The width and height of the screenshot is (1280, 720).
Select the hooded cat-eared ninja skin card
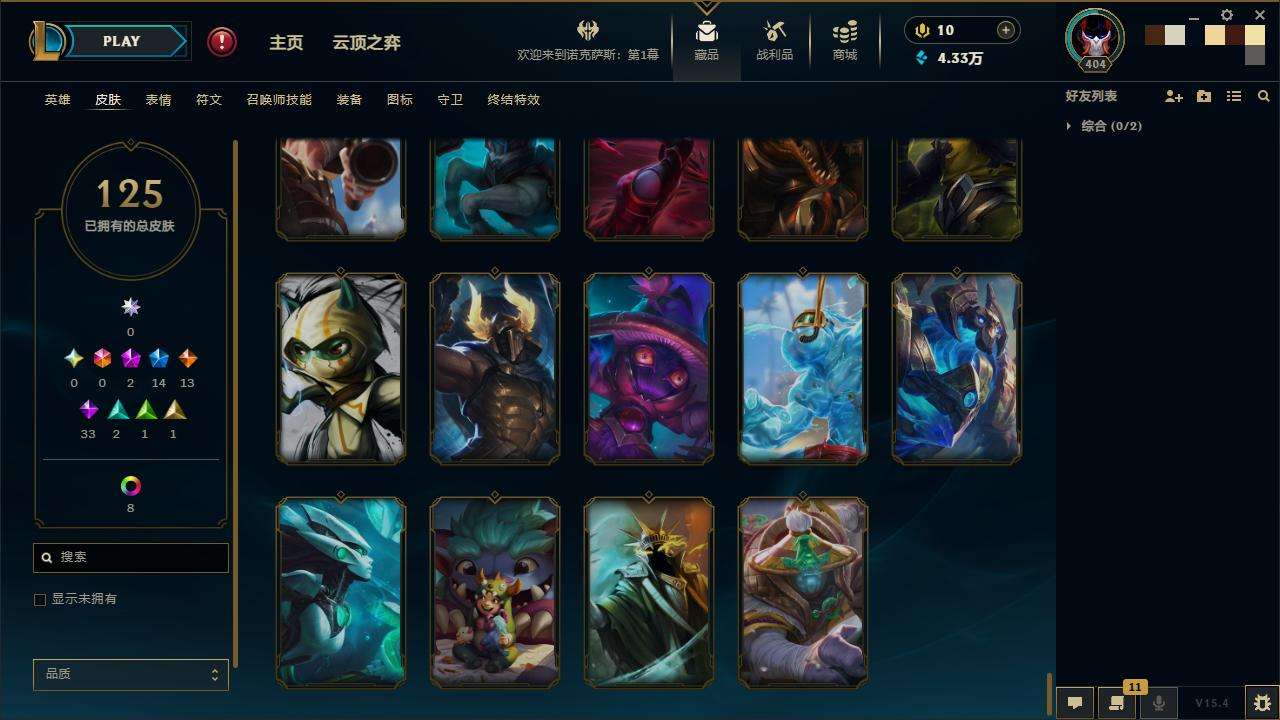click(x=341, y=368)
